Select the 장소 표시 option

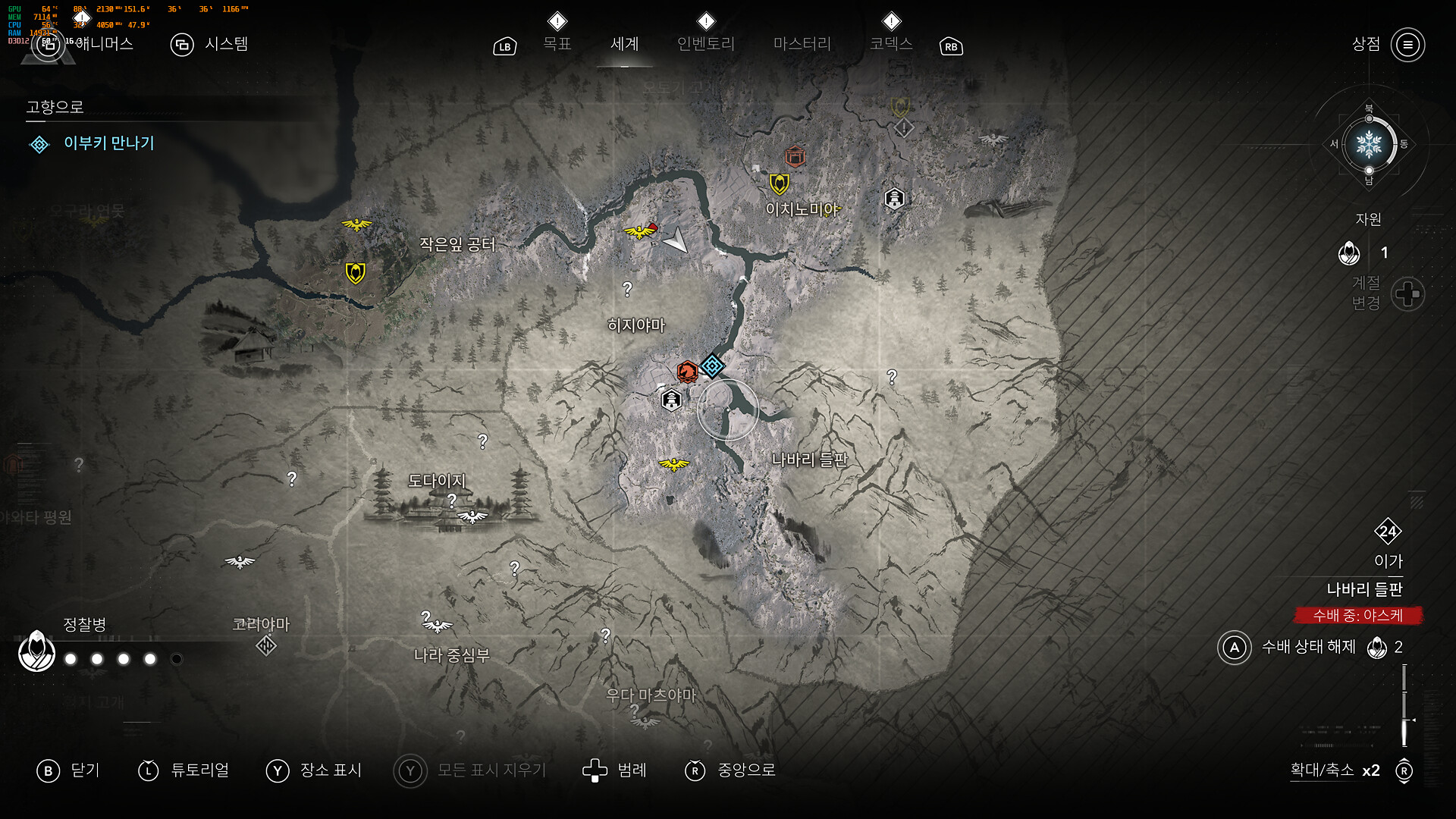[314, 770]
